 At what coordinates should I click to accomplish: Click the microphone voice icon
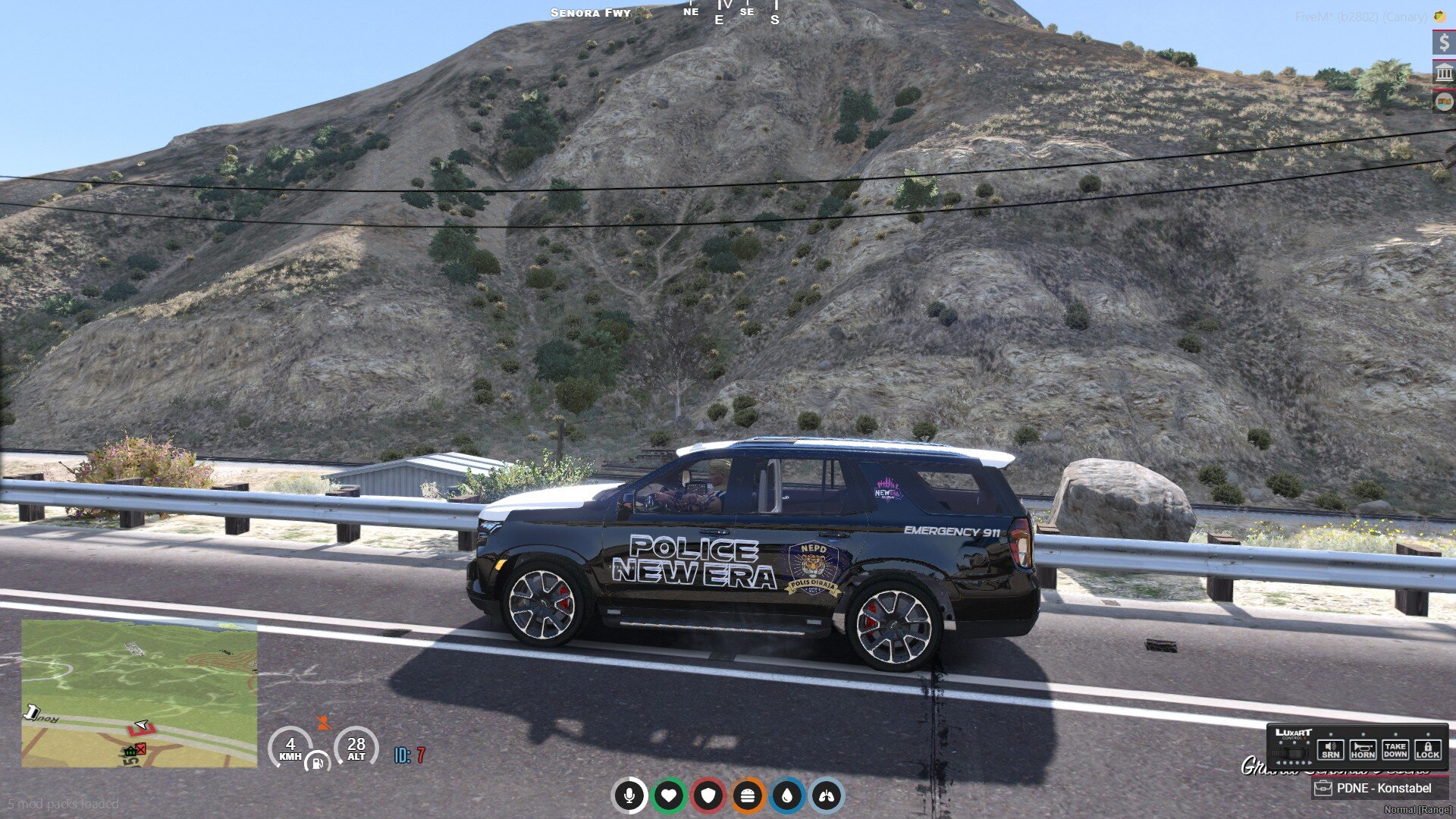tap(629, 795)
